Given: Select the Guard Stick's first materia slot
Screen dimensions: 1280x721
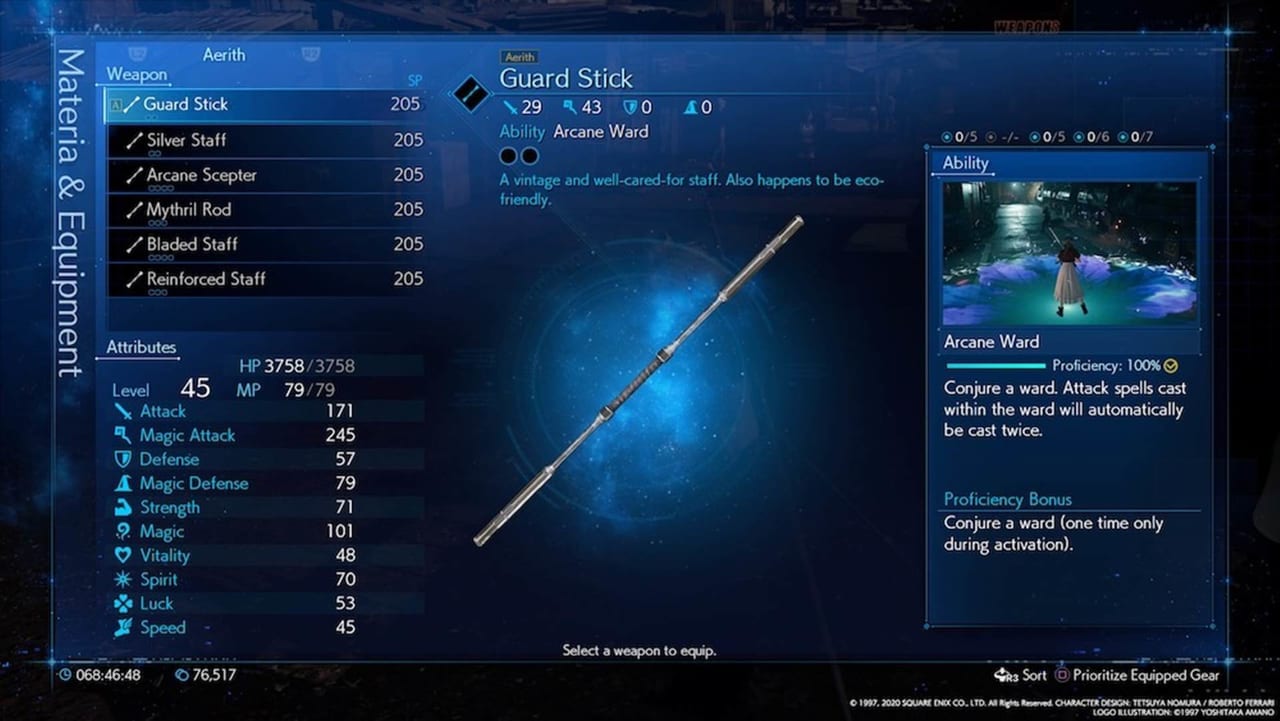Looking at the screenshot, I should click(509, 156).
